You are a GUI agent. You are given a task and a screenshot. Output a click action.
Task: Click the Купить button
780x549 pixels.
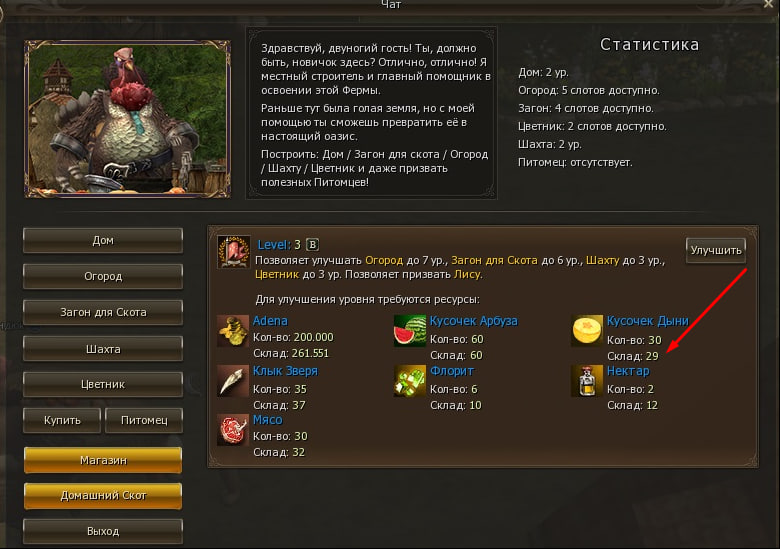[x=60, y=420]
